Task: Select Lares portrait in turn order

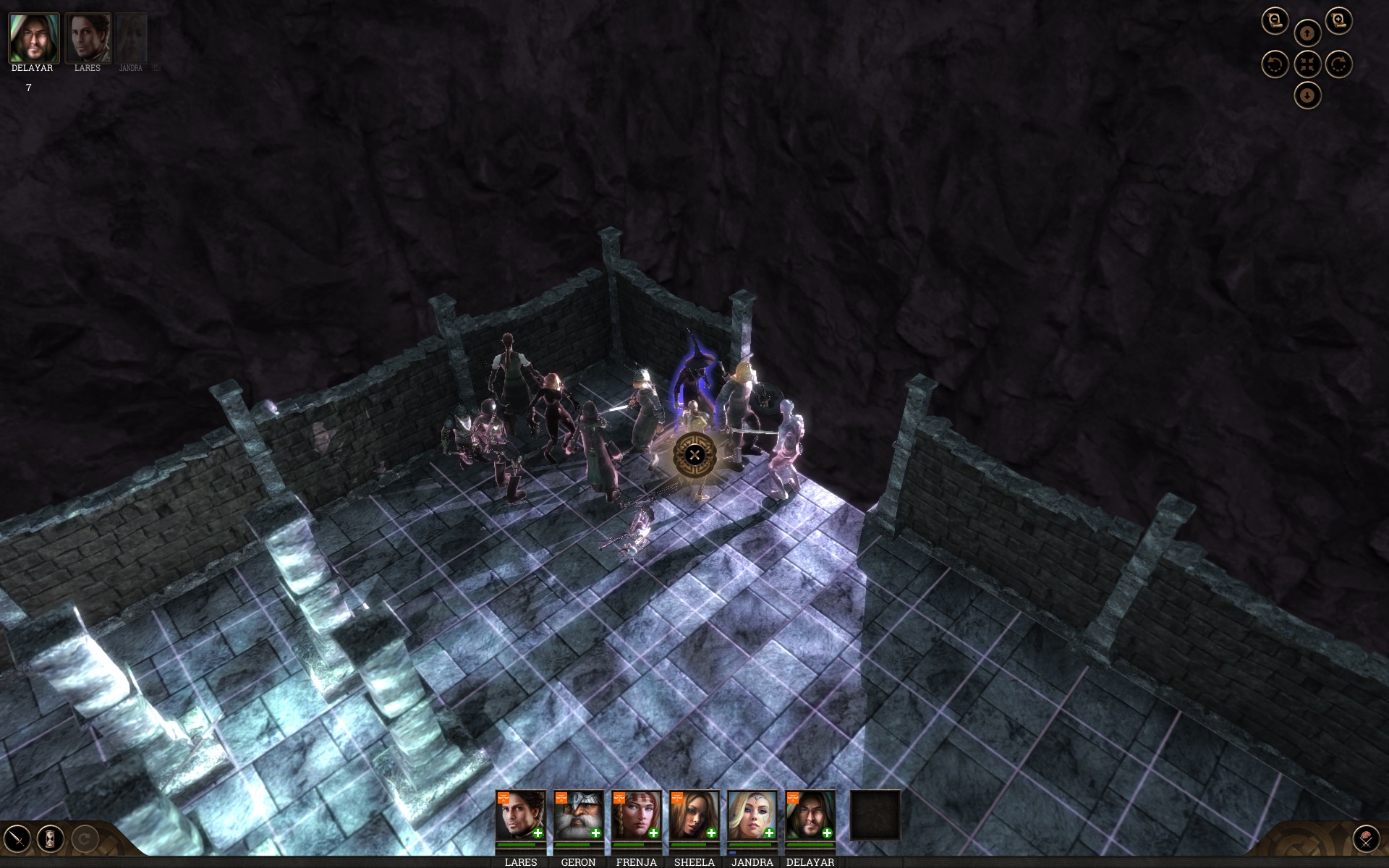Action: coord(88,38)
